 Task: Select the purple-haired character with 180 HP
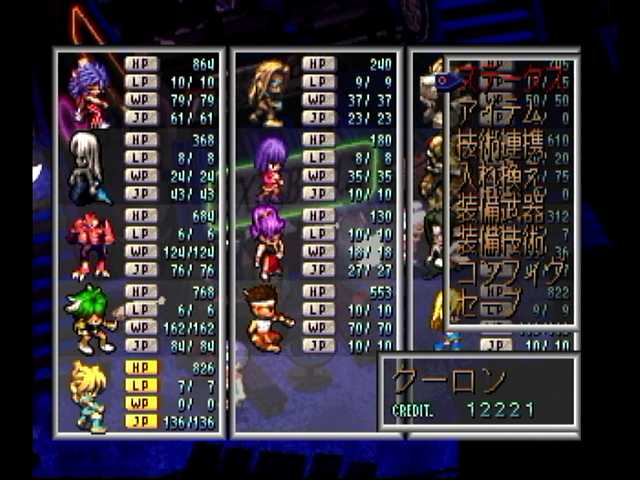[268, 168]
